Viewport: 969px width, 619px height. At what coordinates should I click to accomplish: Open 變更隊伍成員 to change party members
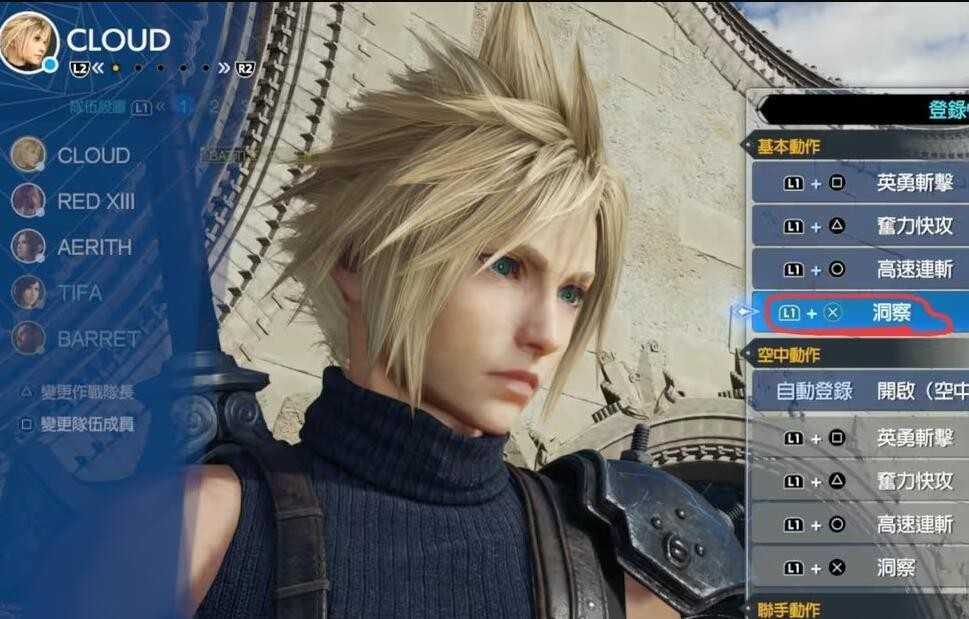(x=86, y=424)
